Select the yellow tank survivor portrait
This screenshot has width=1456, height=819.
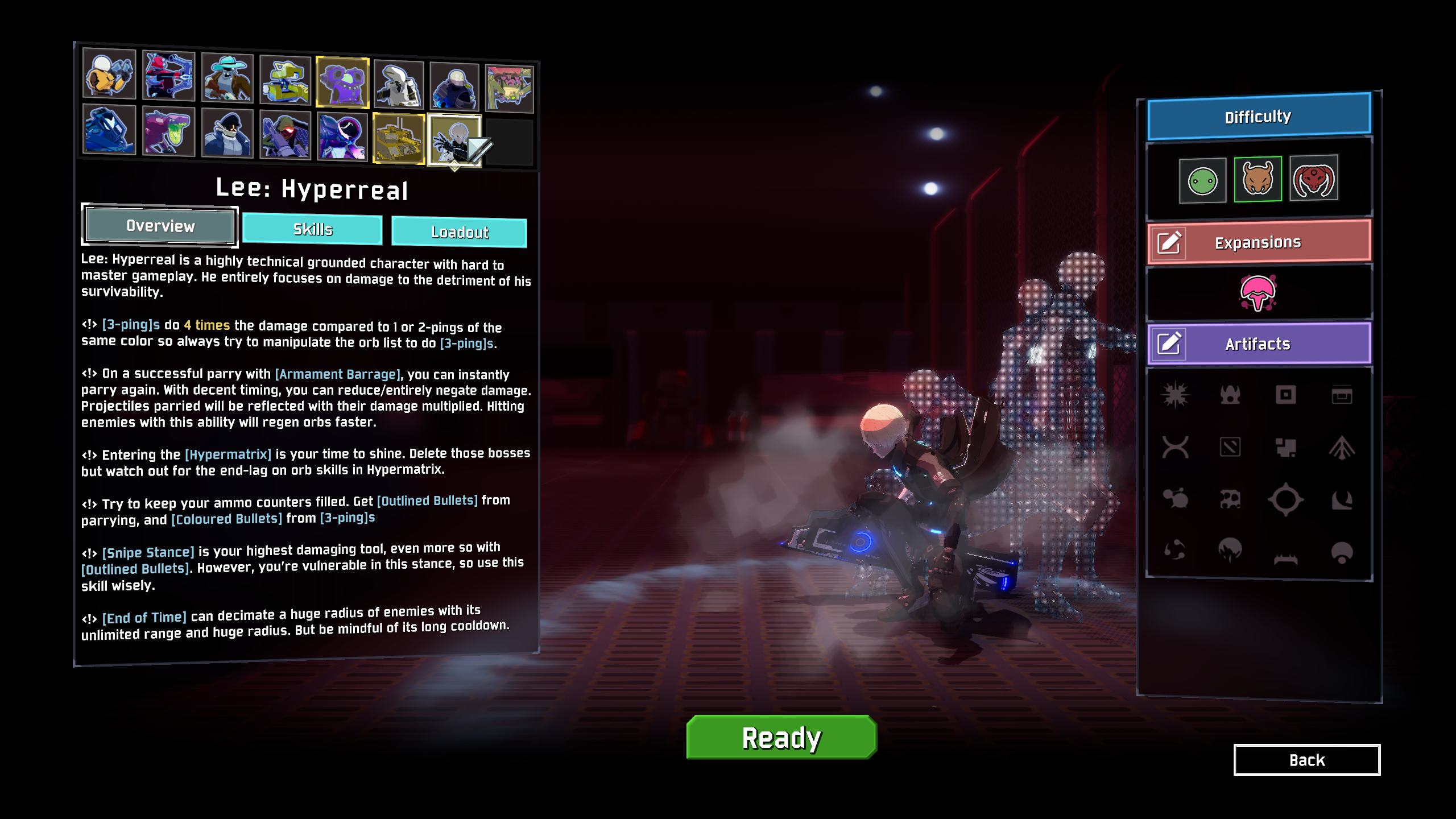[399, 138]
